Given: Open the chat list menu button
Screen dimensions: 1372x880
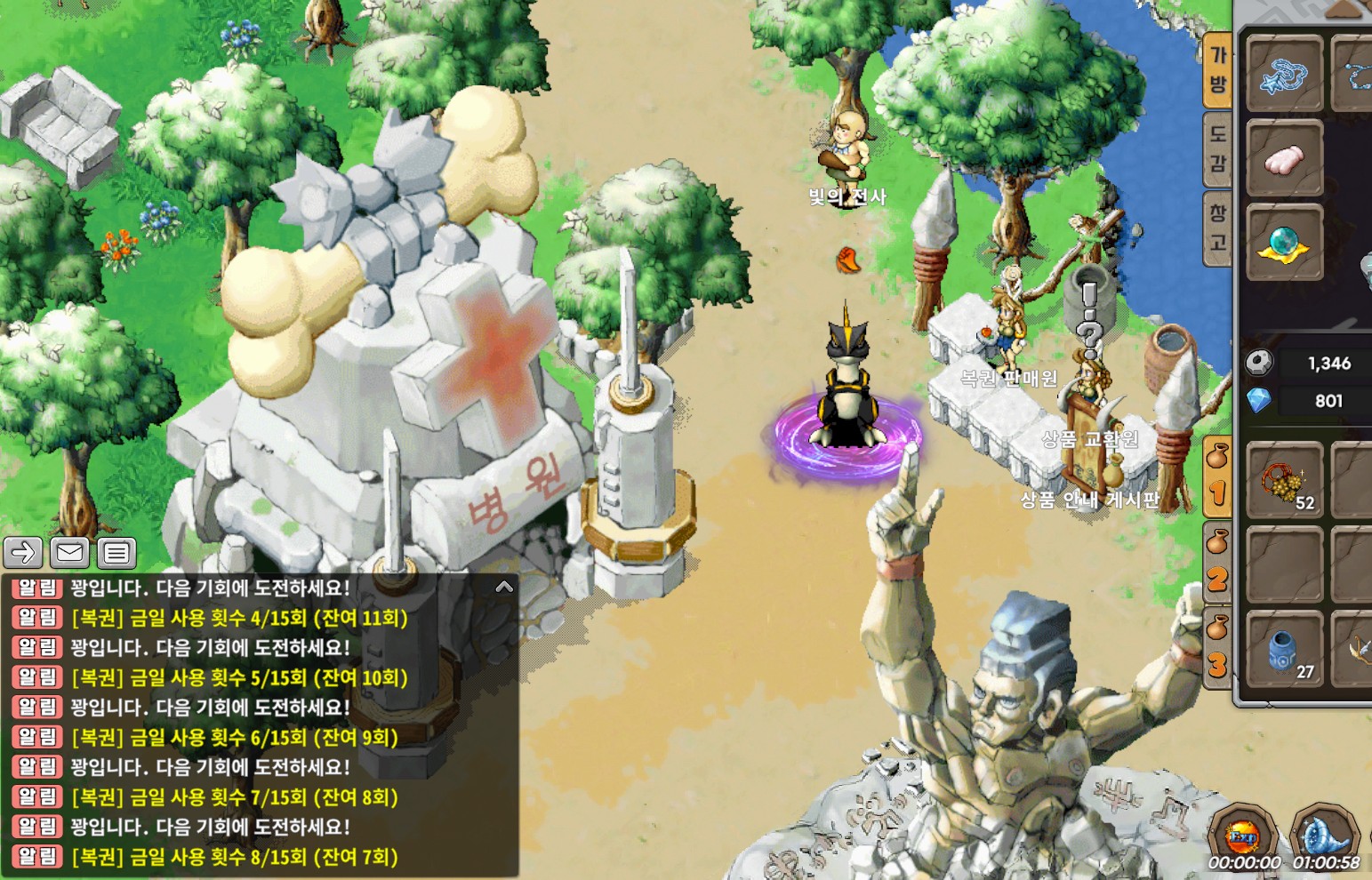Looking at the screenshot, I should coord(116,553).
